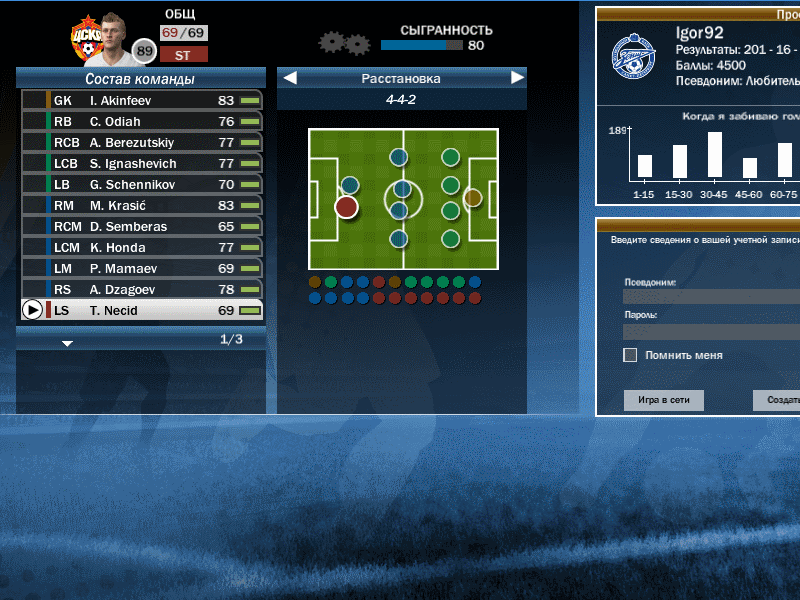
Task: Toggle the Помнить меня checkbox
Action: 630,355
